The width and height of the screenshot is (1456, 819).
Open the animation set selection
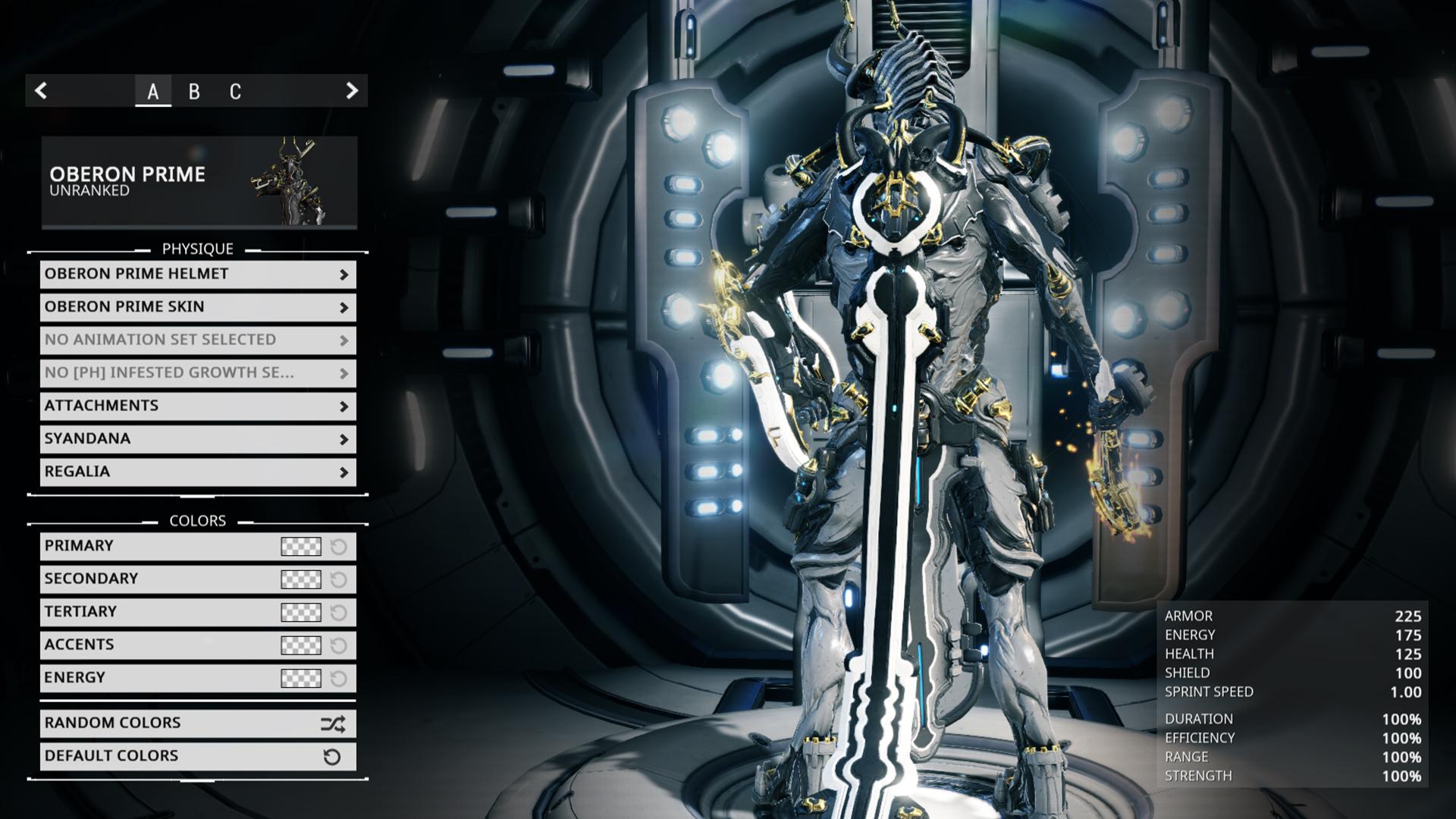[198, 340]
